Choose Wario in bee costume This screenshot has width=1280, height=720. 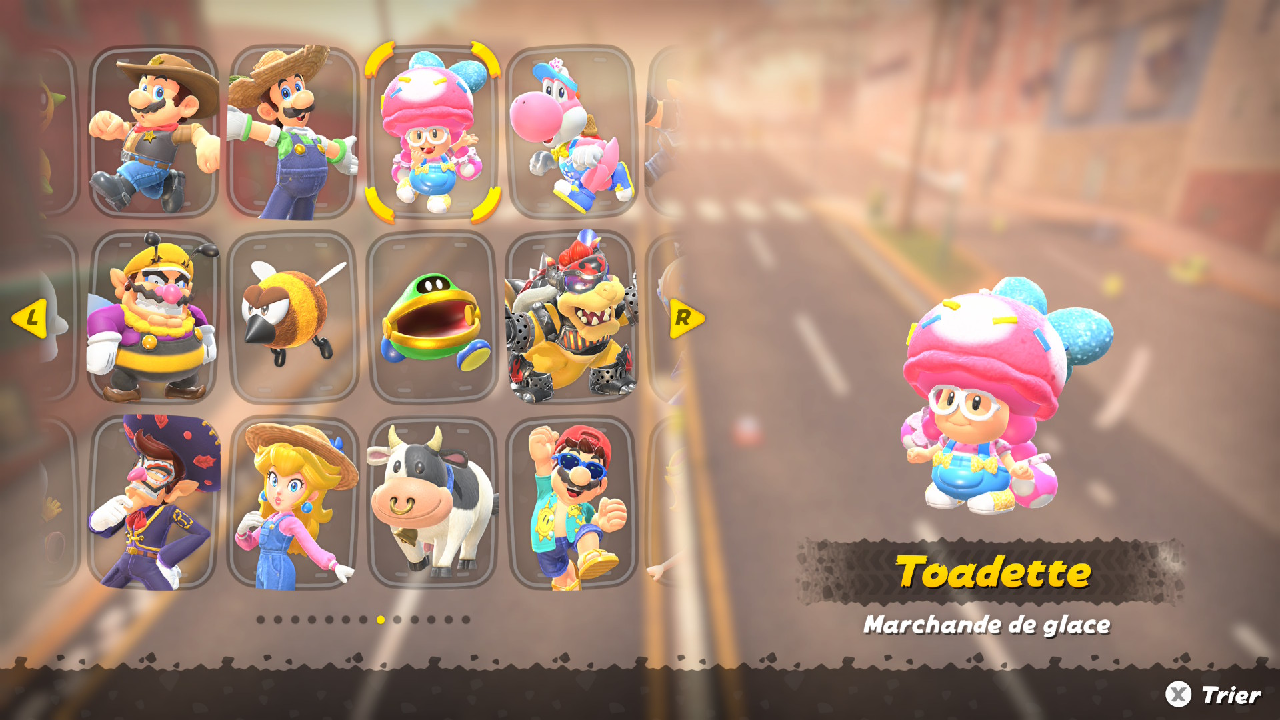154,317
